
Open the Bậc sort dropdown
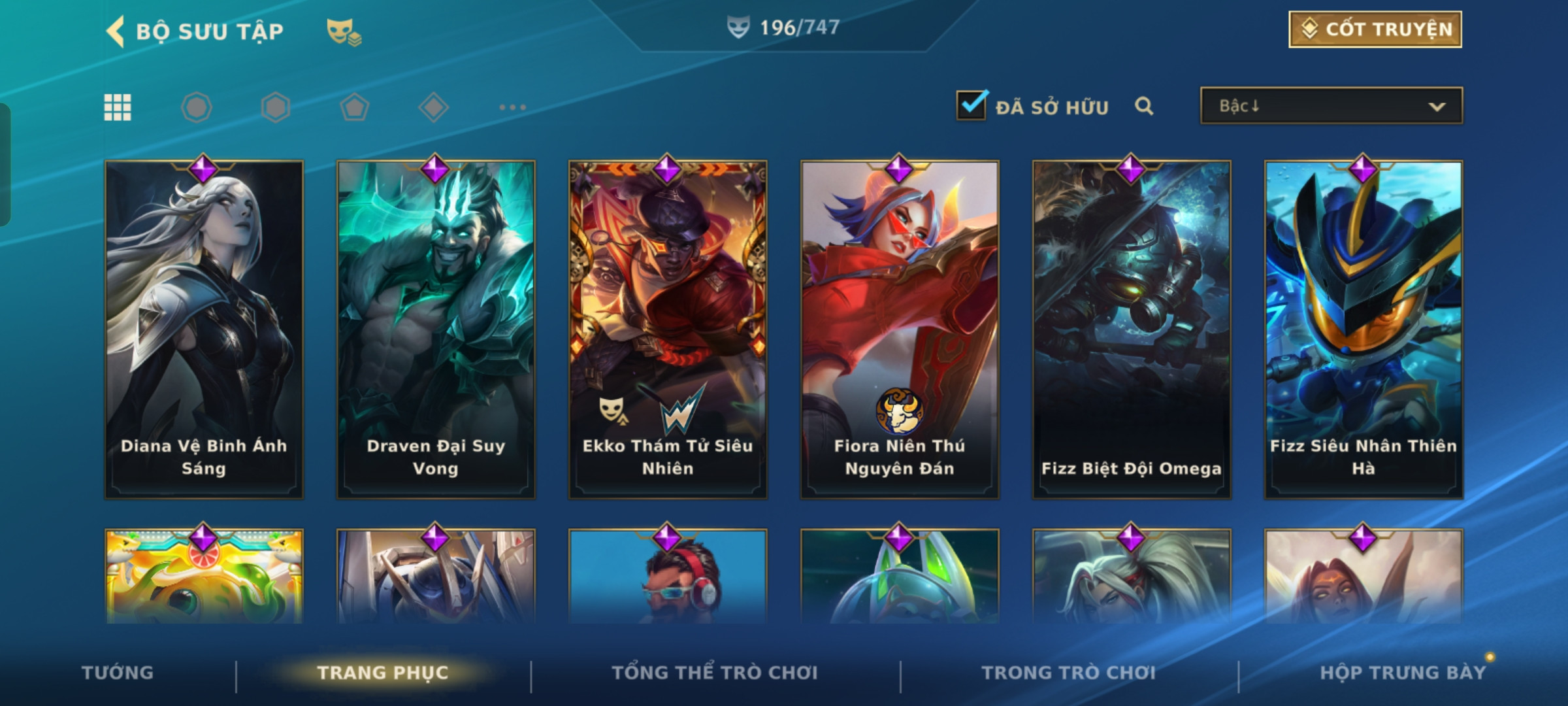pos(1331,106)
